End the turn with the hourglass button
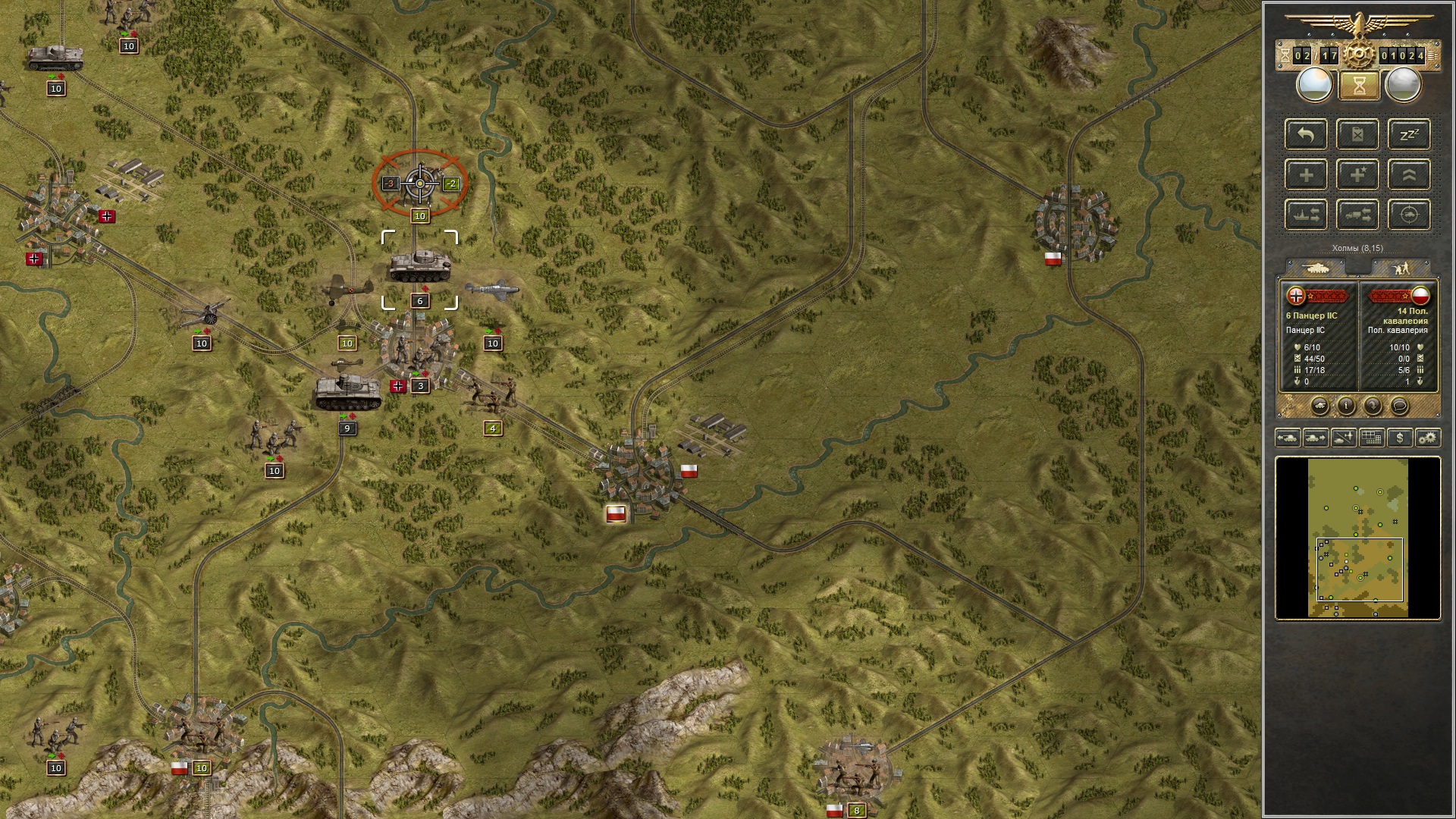The width and height of the screenshot is (1456, 819). point(1358,86)
